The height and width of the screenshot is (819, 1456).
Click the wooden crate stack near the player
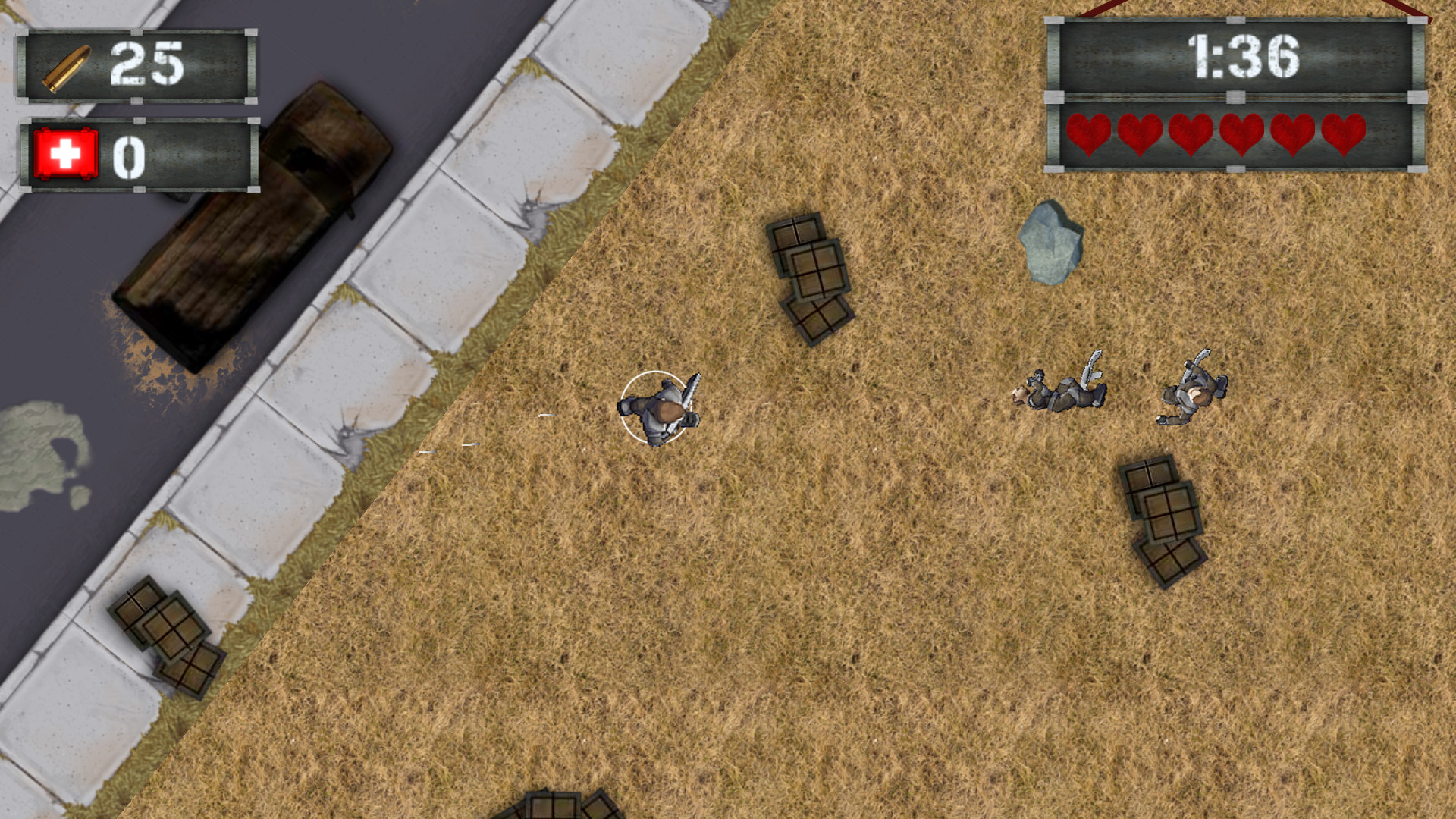(x=808, y=277)
